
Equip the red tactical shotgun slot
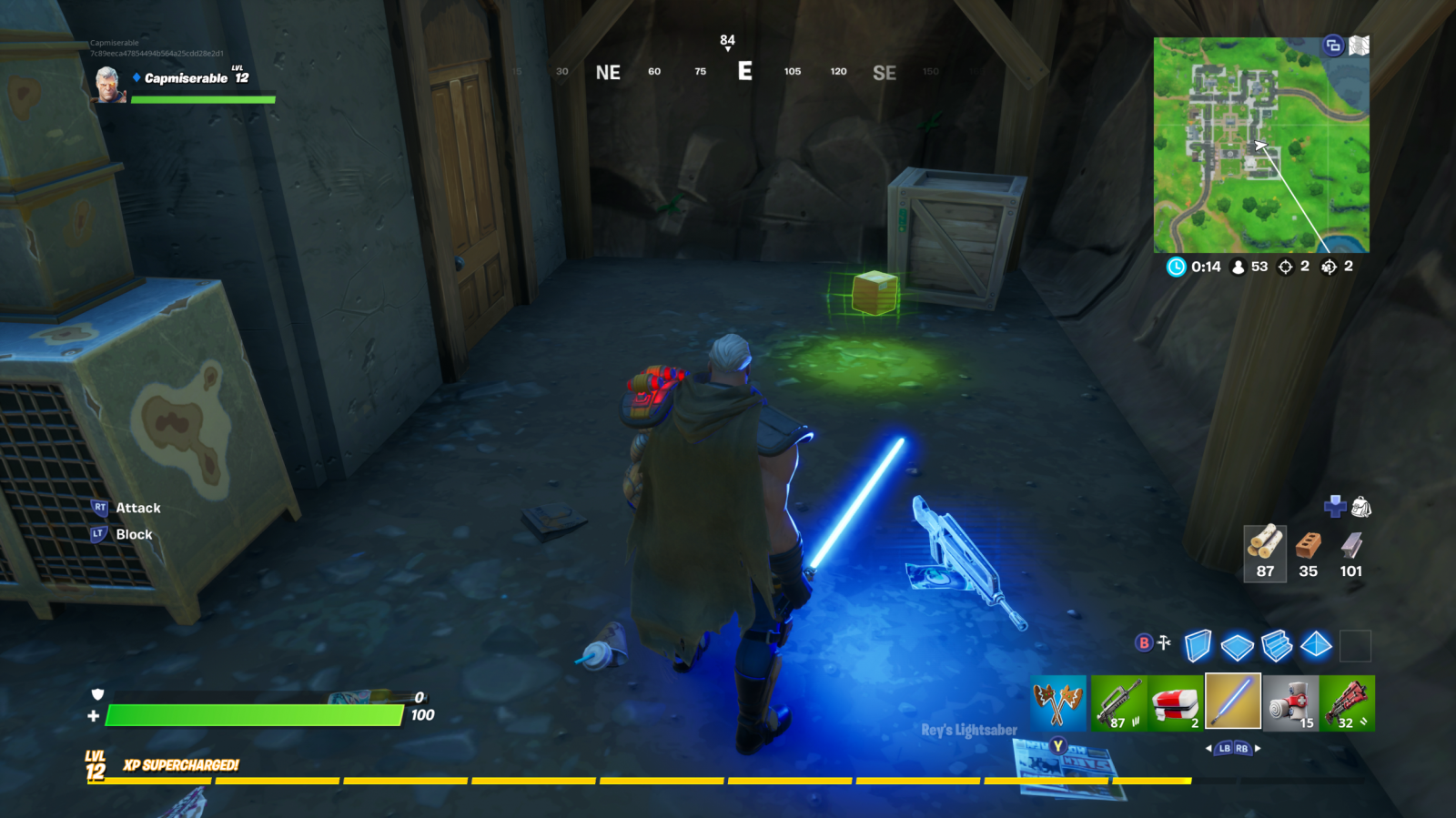[x=1347, y=702]
